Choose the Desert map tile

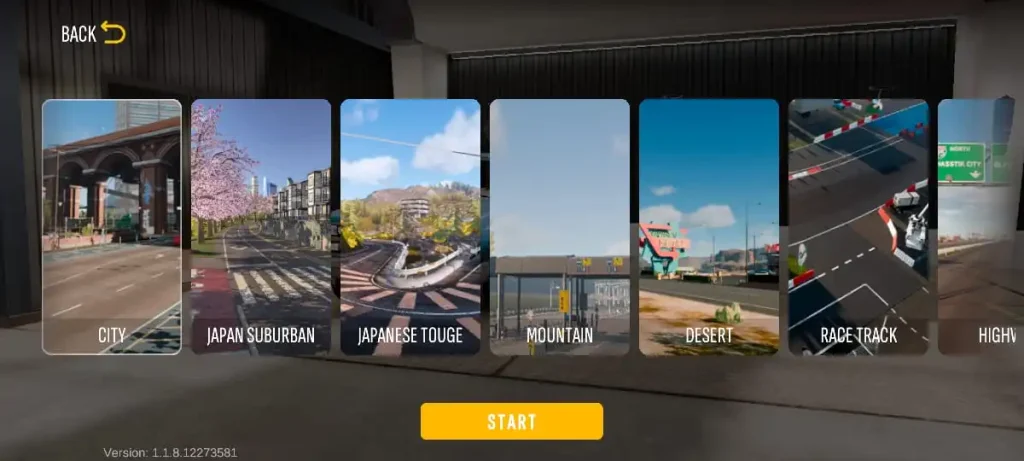(709, 227)
